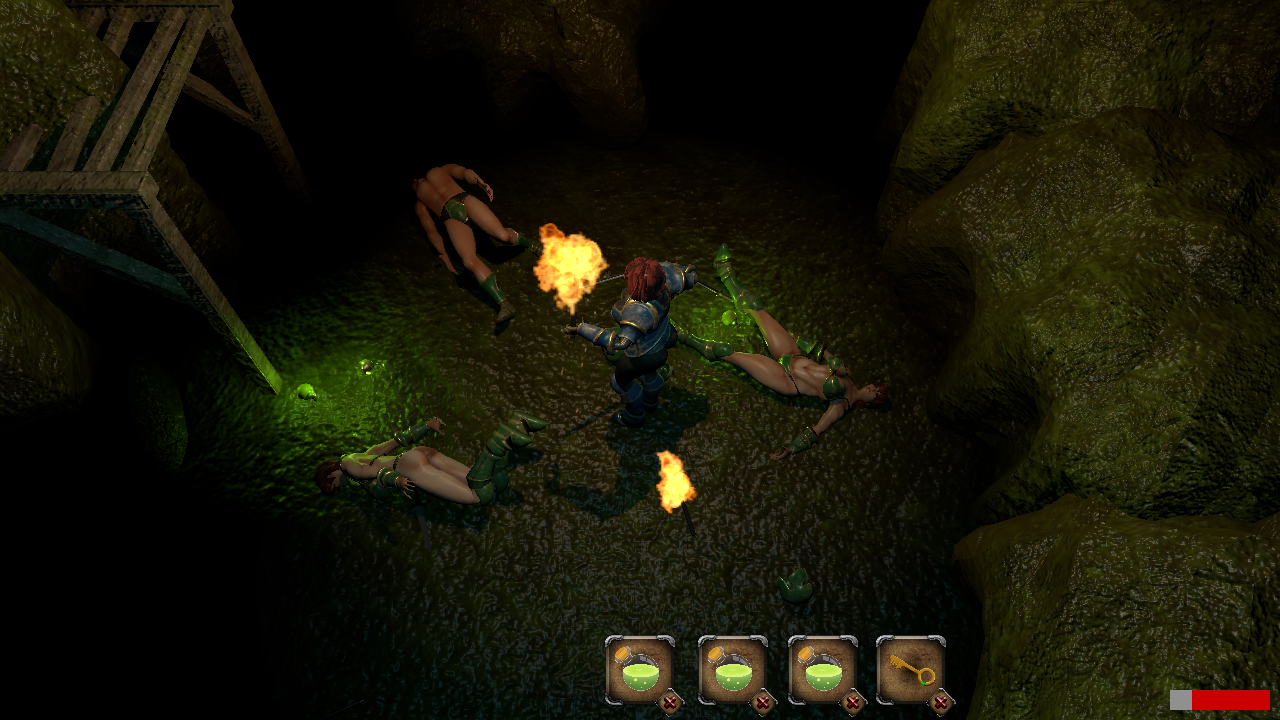Discard the golden key with its red X
Image resolution: width=1280 pixels, height=720 pixels.
point(940,703)
